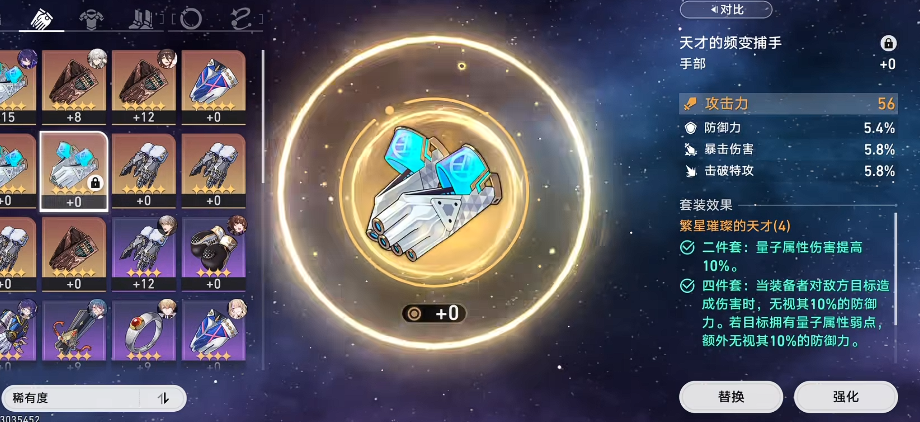The height and width of the screenshot is (422, 920).
Task: Open the planar sphere relic tab
Action: tap(191, 18)
